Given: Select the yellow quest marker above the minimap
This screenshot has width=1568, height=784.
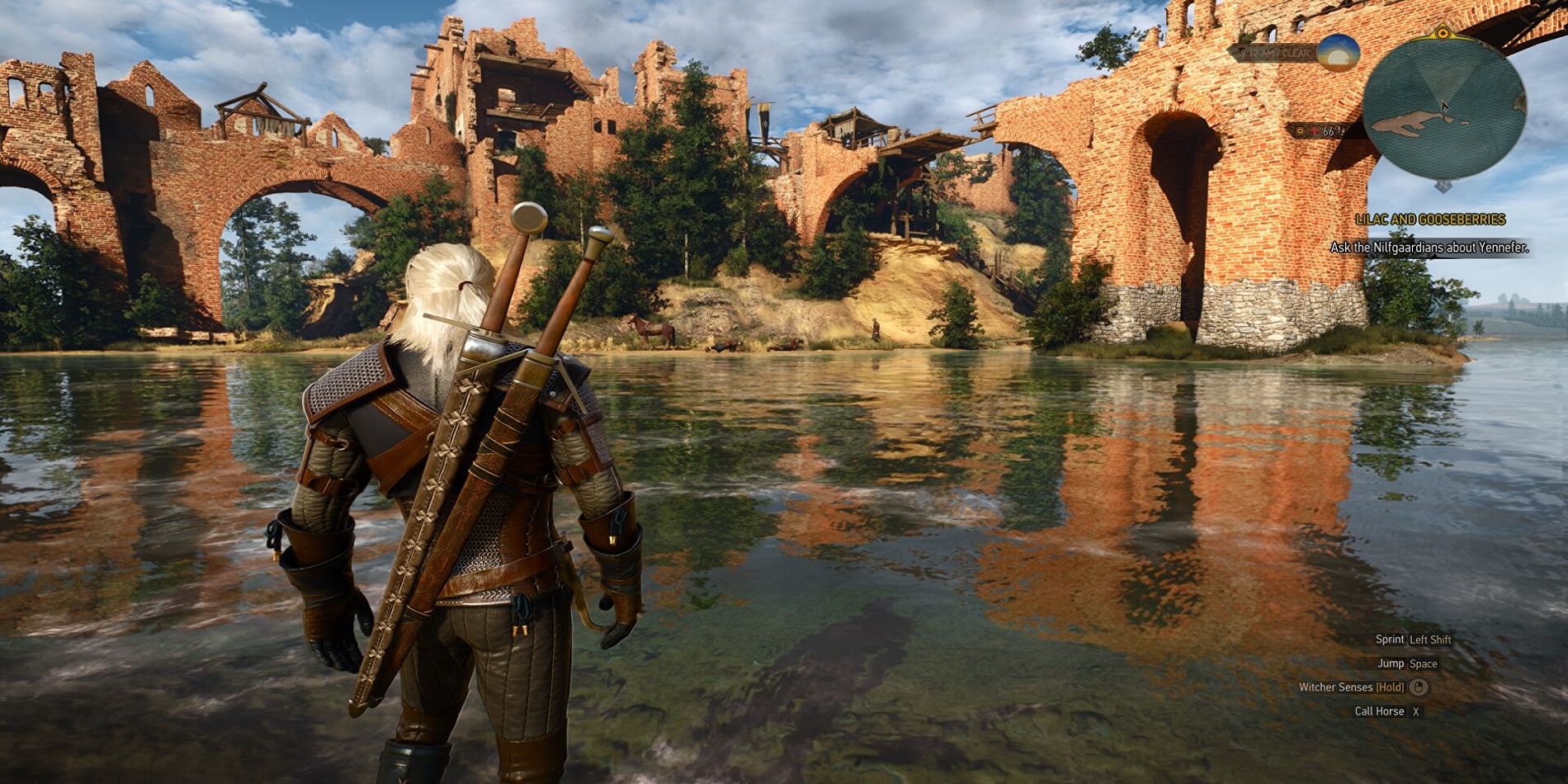Looking at the screenshot, I should [1443, 34].
